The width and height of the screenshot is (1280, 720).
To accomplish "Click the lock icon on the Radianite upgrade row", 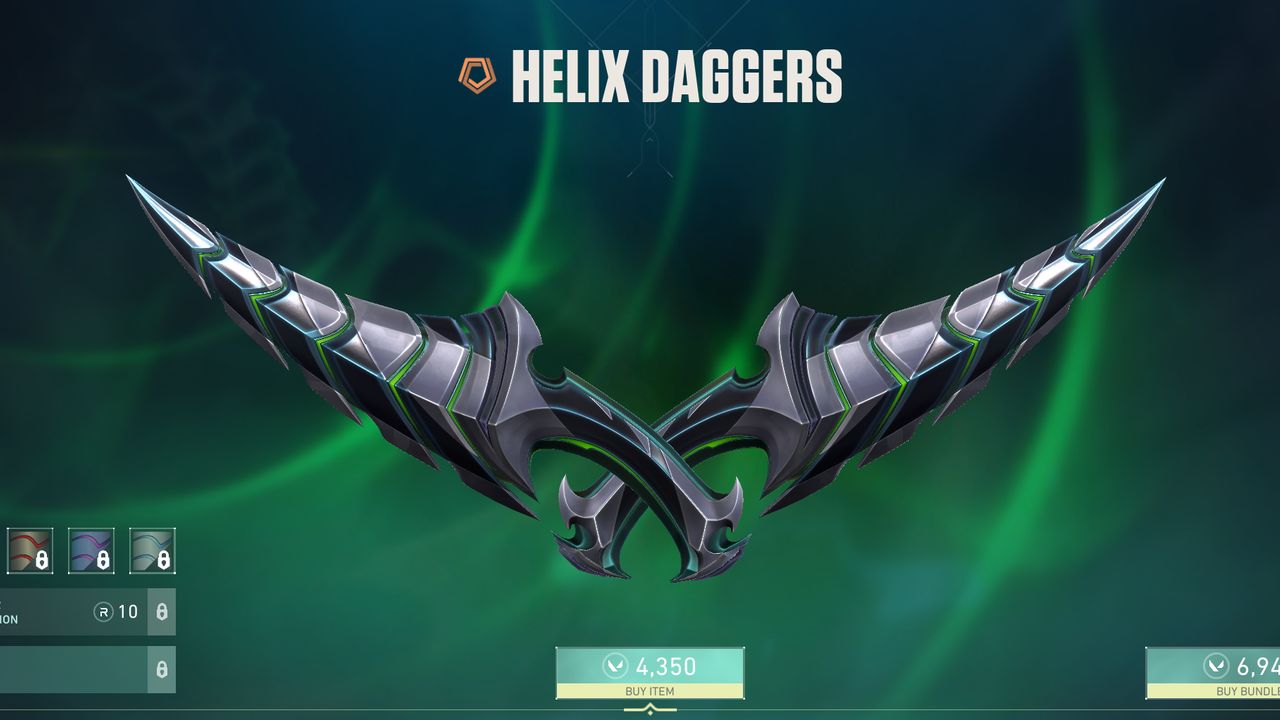I will (162, 612).
